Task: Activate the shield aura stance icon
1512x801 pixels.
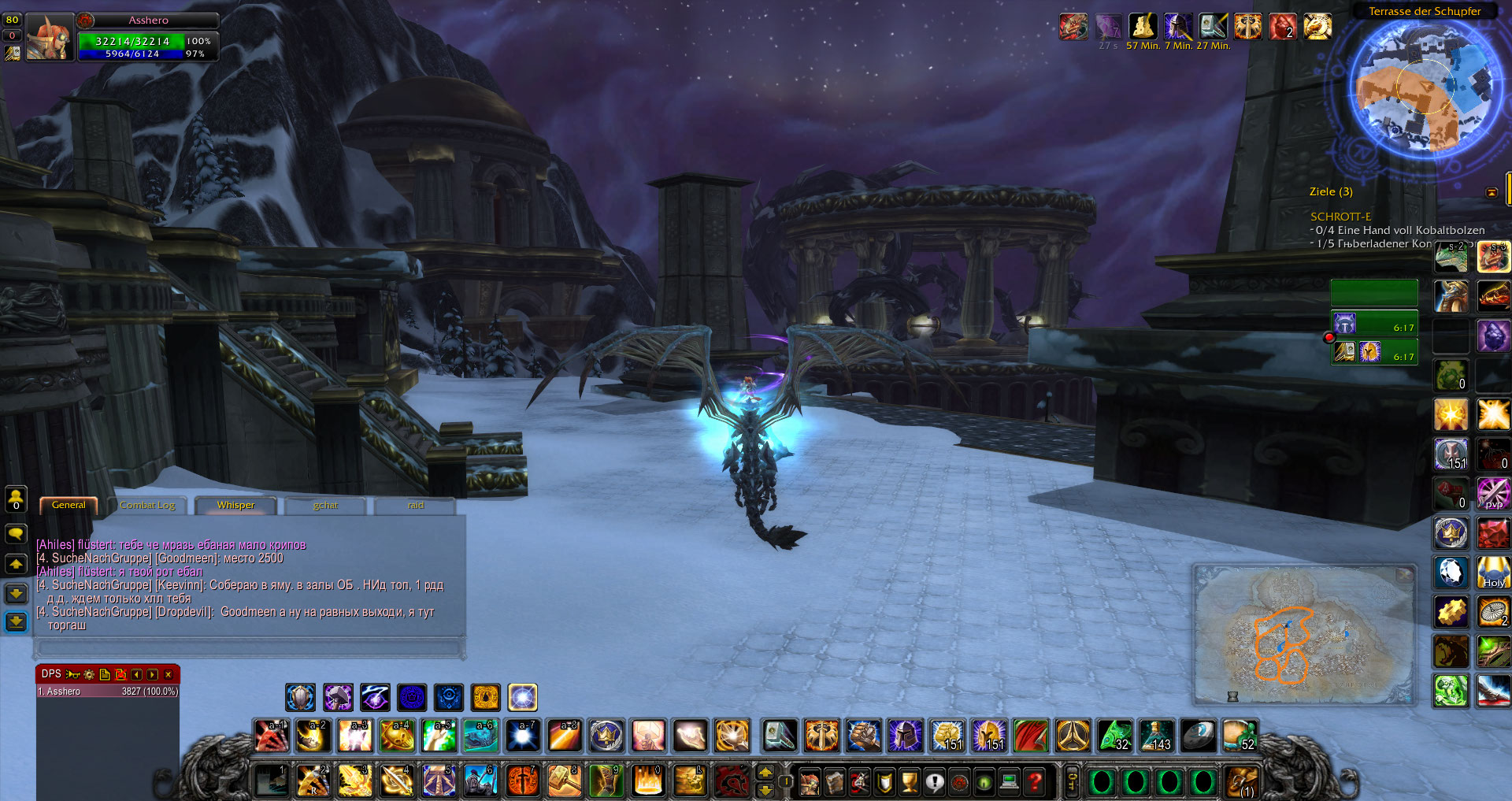Action: (x=300, y=698)
